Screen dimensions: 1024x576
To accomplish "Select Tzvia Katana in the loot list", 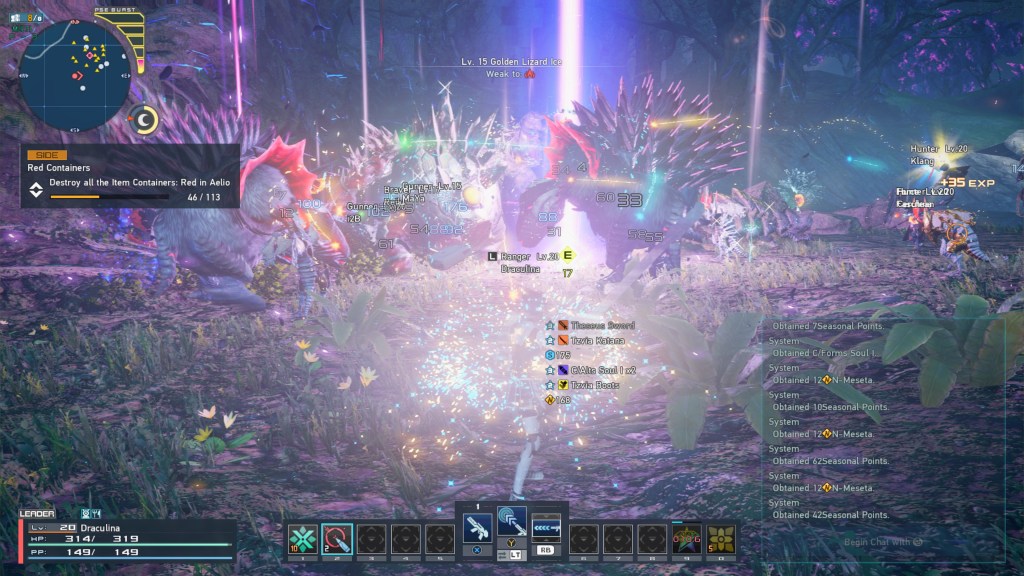I will point(596,340).
